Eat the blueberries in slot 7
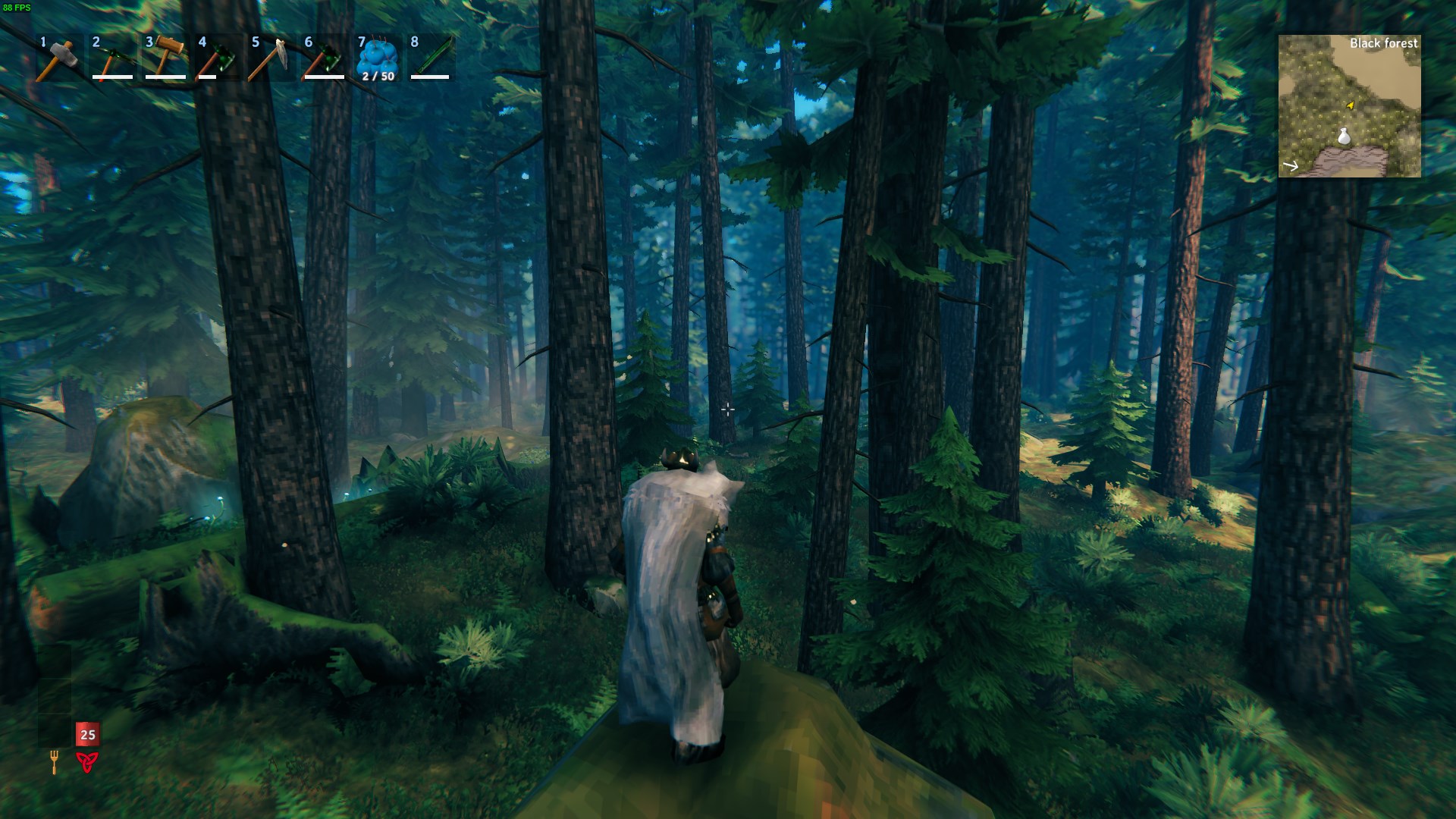1456x819 pixels. click(x=378, y=58)
